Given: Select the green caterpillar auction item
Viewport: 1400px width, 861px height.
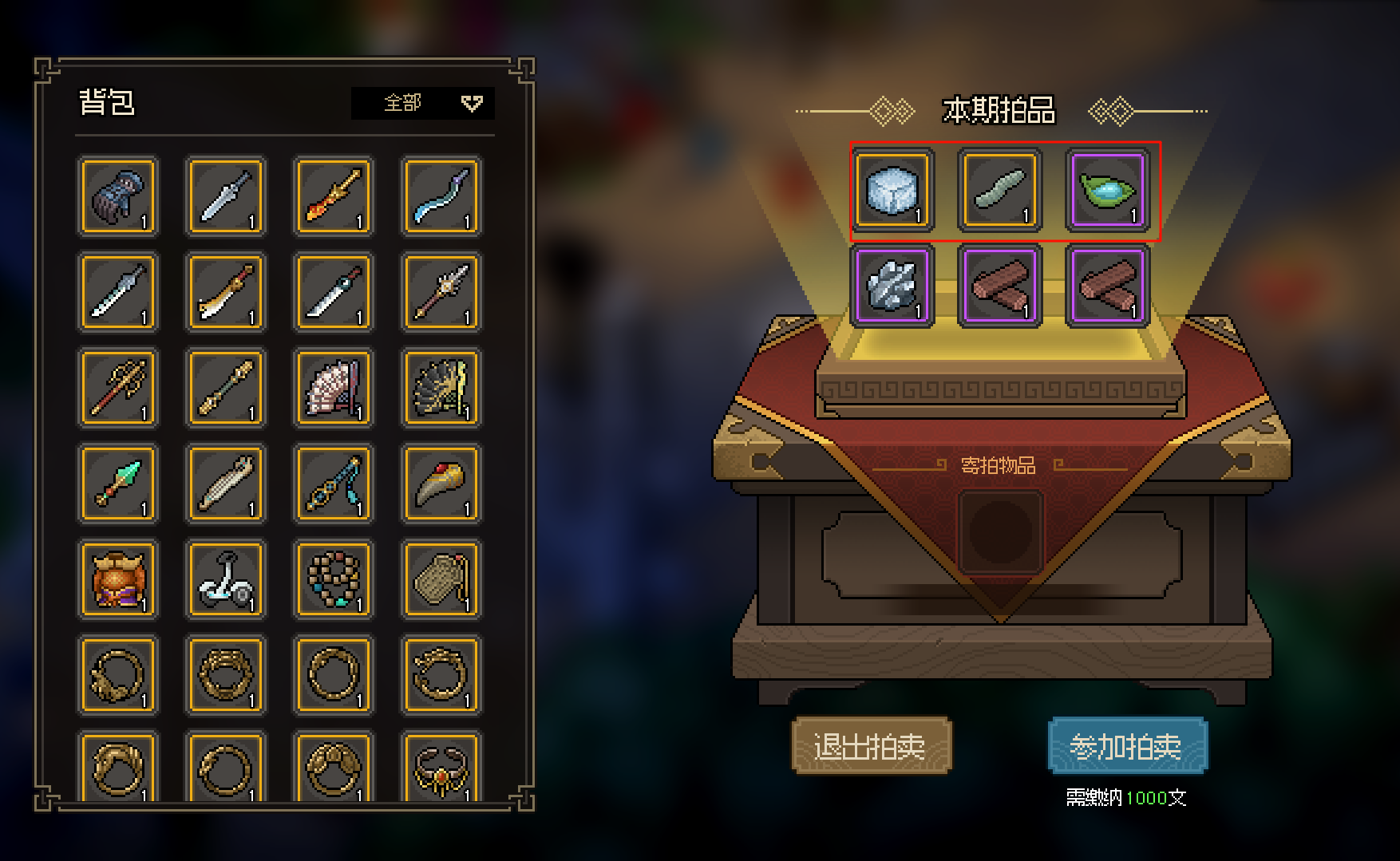Looking at the screenshot, I should [x=999, y=192].
